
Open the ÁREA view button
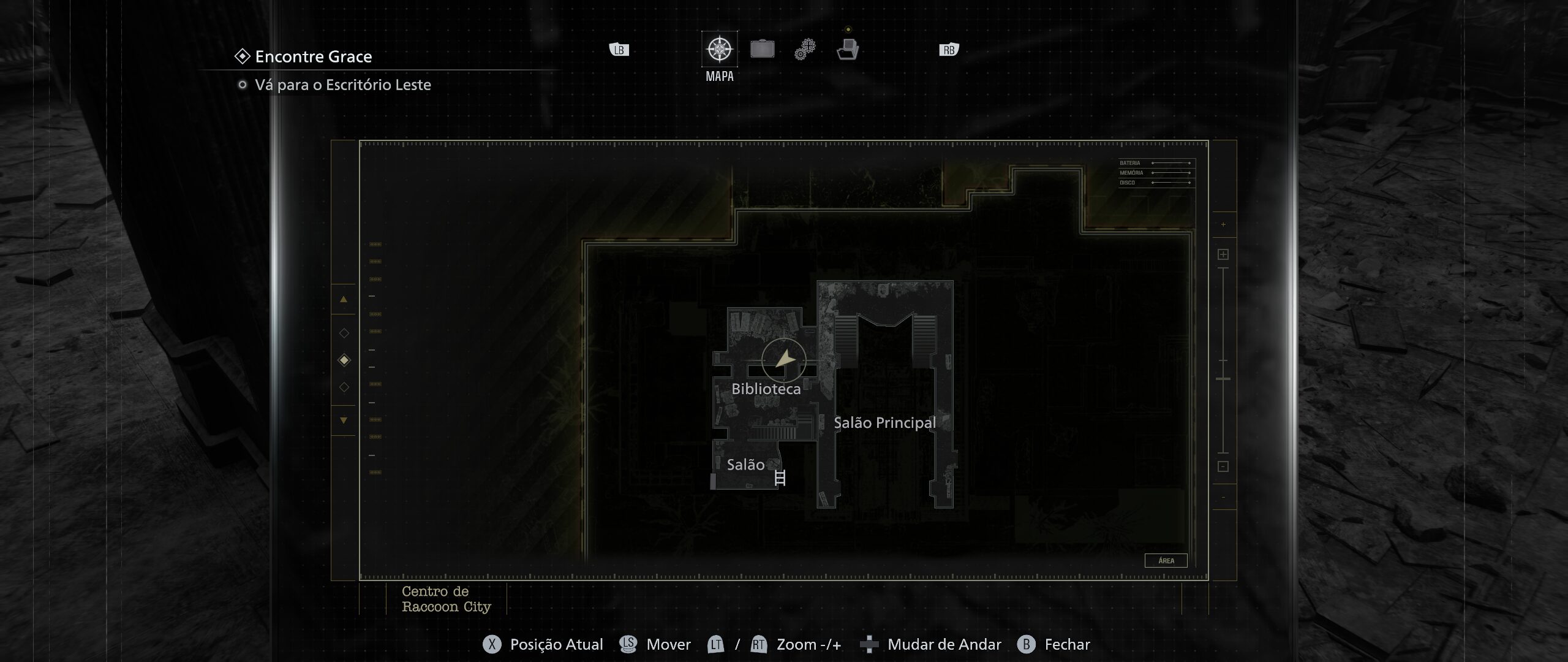click(x=1166, y=560)
